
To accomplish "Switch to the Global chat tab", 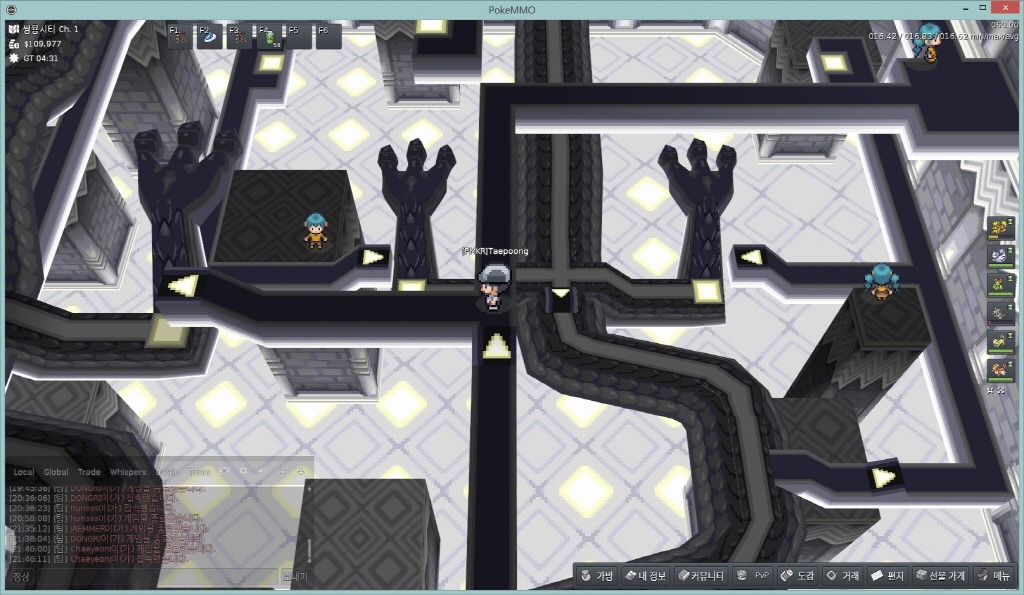I will 56,472.
